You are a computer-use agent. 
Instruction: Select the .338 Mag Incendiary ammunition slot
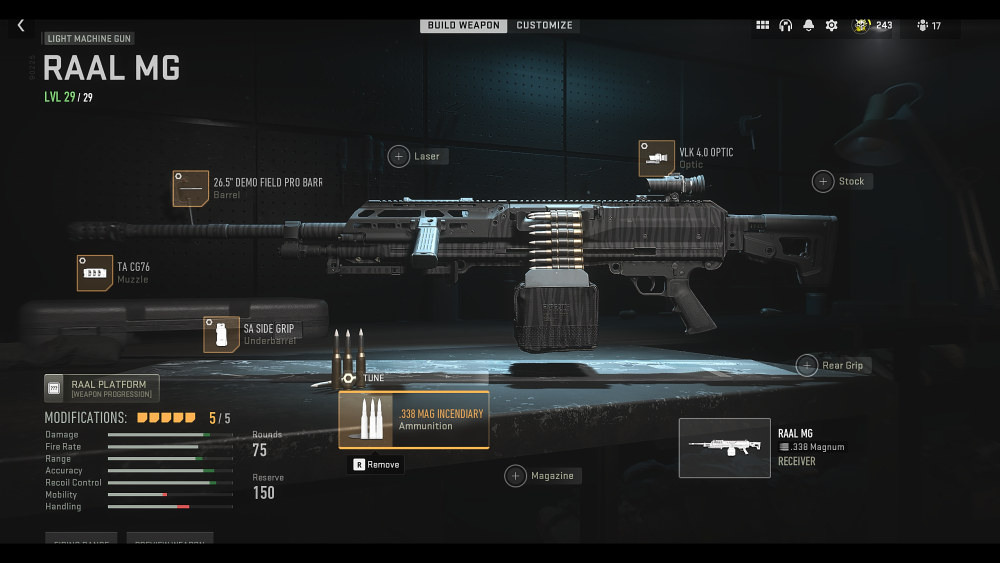pos(413,419)
